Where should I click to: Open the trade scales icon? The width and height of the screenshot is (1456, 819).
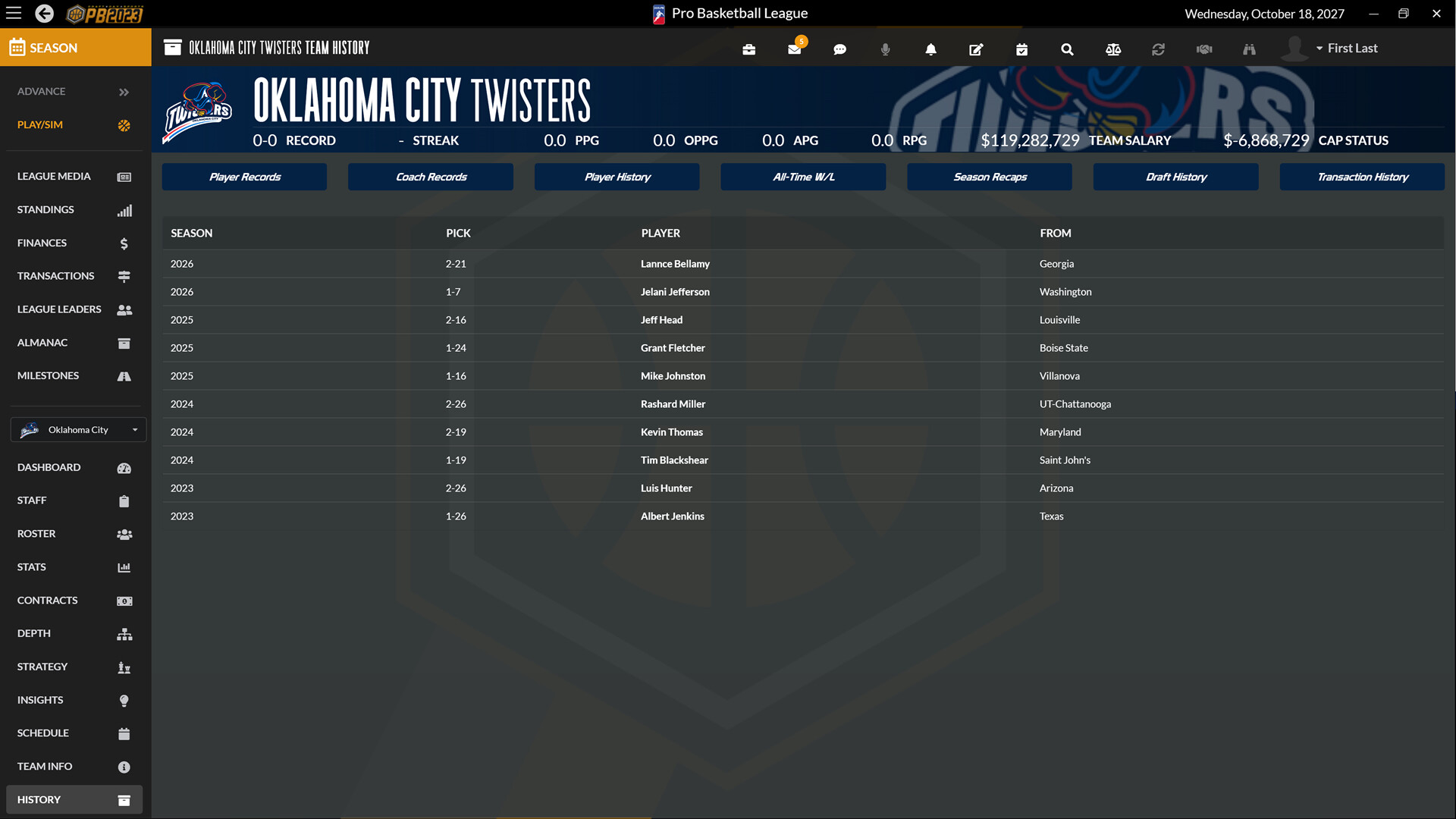pos(1112,49)
